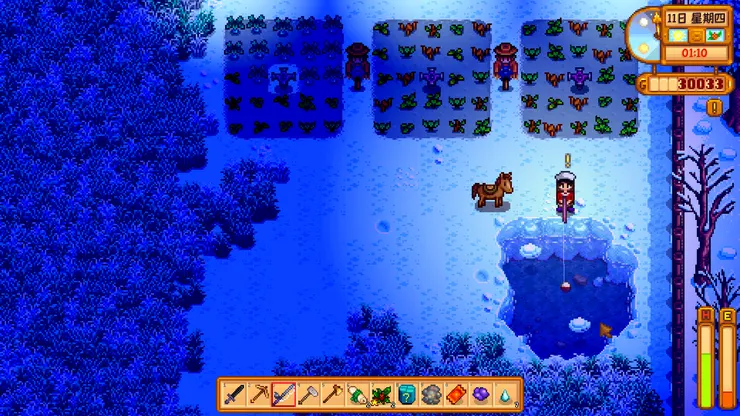Screen dimensions: 740x416
Task: Select the holly item slot
Action: point(381,395)
